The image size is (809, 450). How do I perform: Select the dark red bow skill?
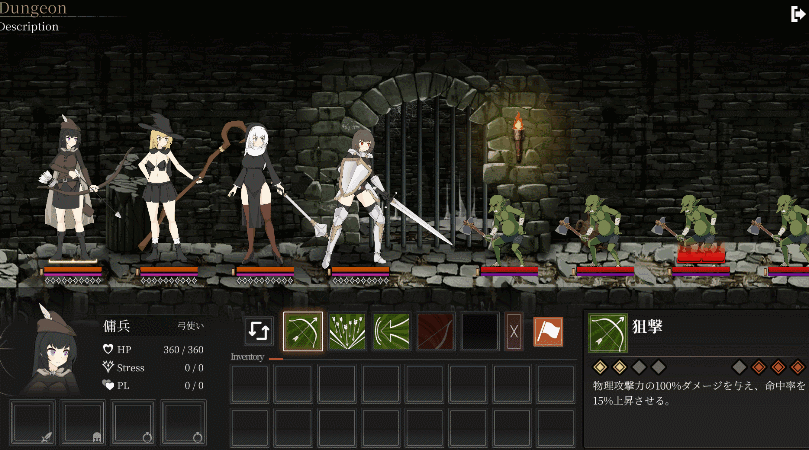point(435,331)
